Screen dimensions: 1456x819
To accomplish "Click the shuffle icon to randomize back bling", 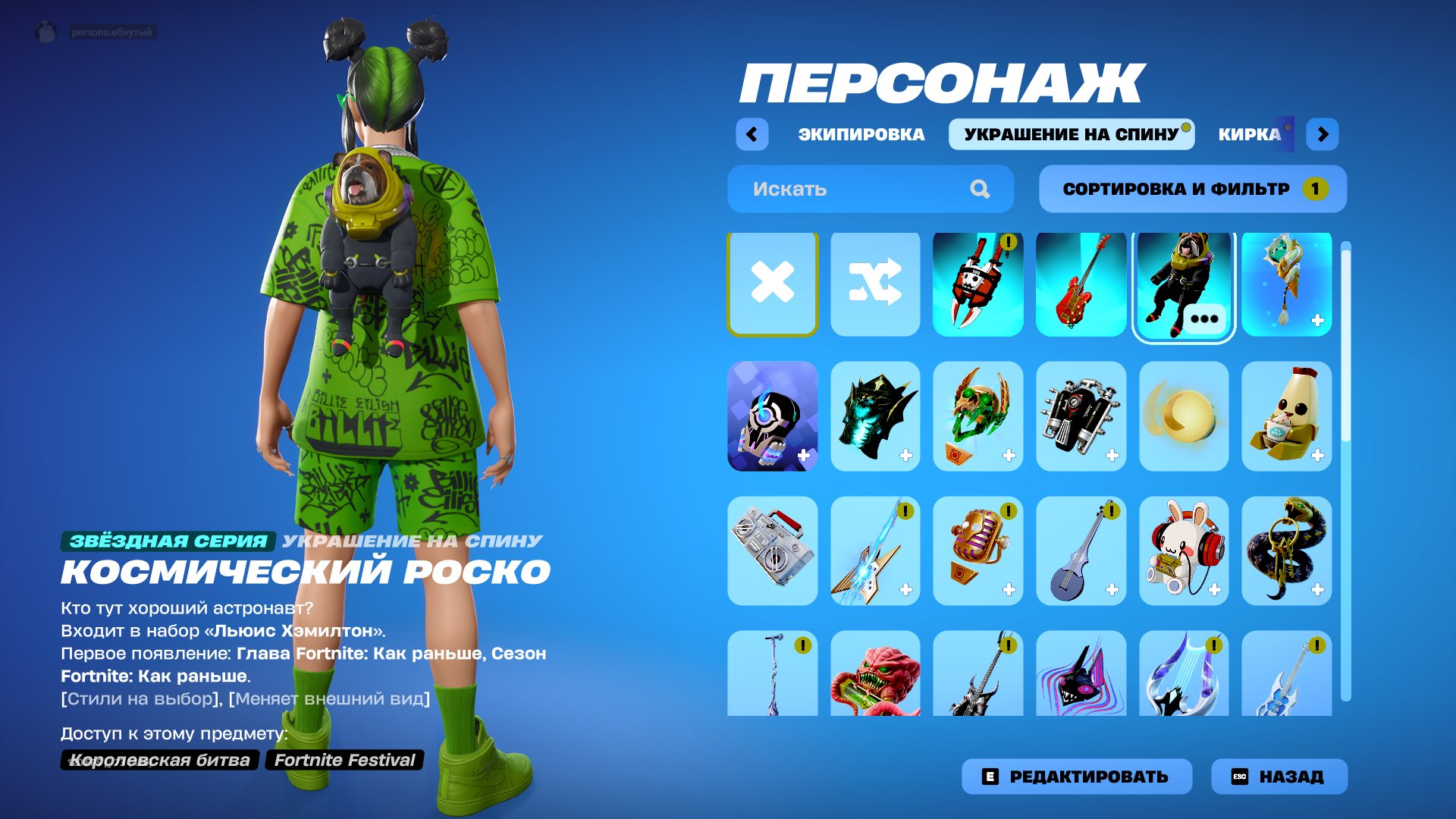I will point(875,284).
